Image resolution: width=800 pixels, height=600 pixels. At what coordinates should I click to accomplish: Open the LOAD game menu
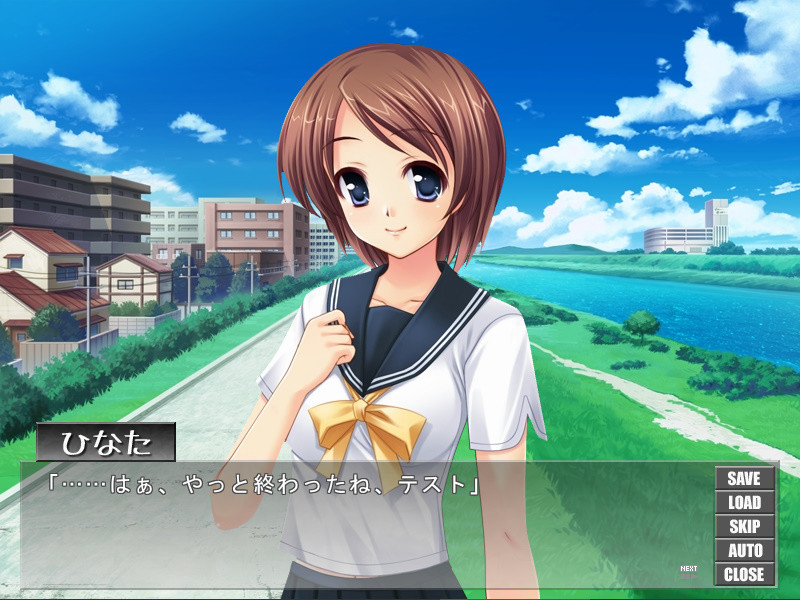click(x=744, y=503)
